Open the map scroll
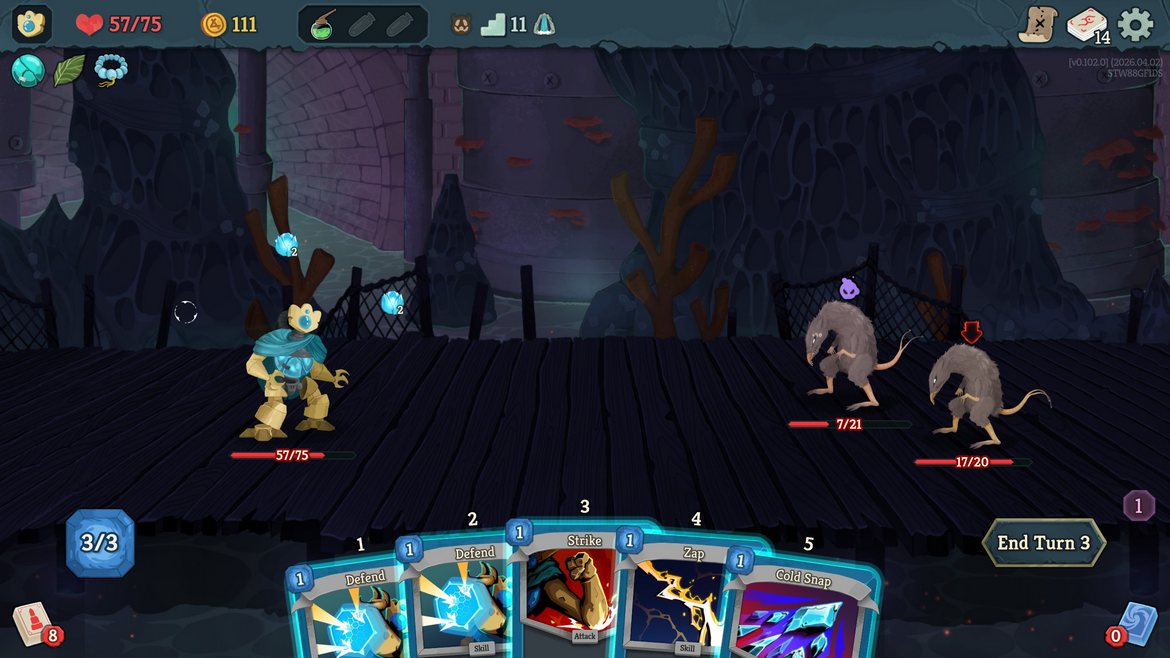This screenshot has width=1170, height=658. 1037,24
